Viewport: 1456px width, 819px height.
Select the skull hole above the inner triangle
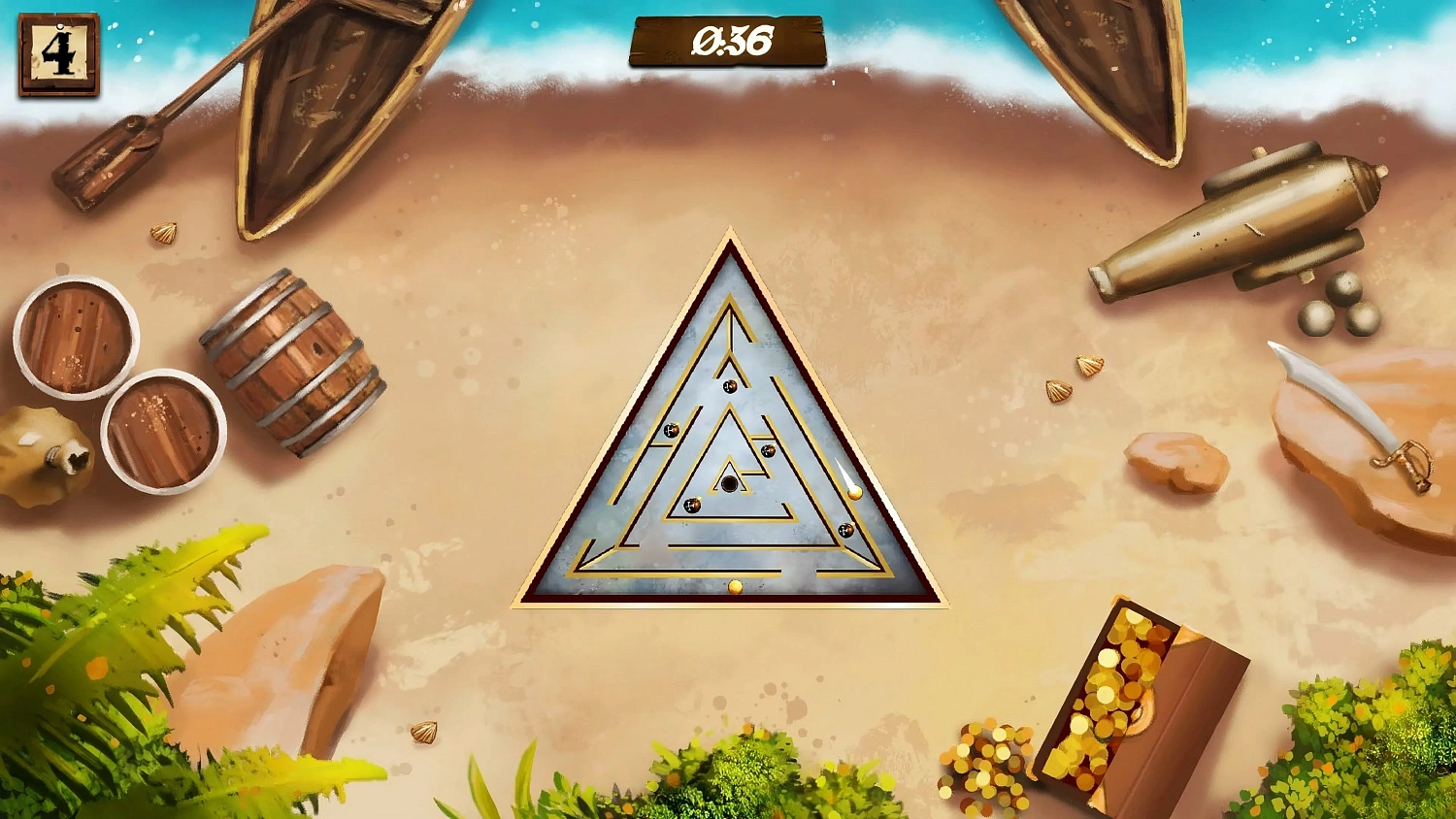[728, 385]
